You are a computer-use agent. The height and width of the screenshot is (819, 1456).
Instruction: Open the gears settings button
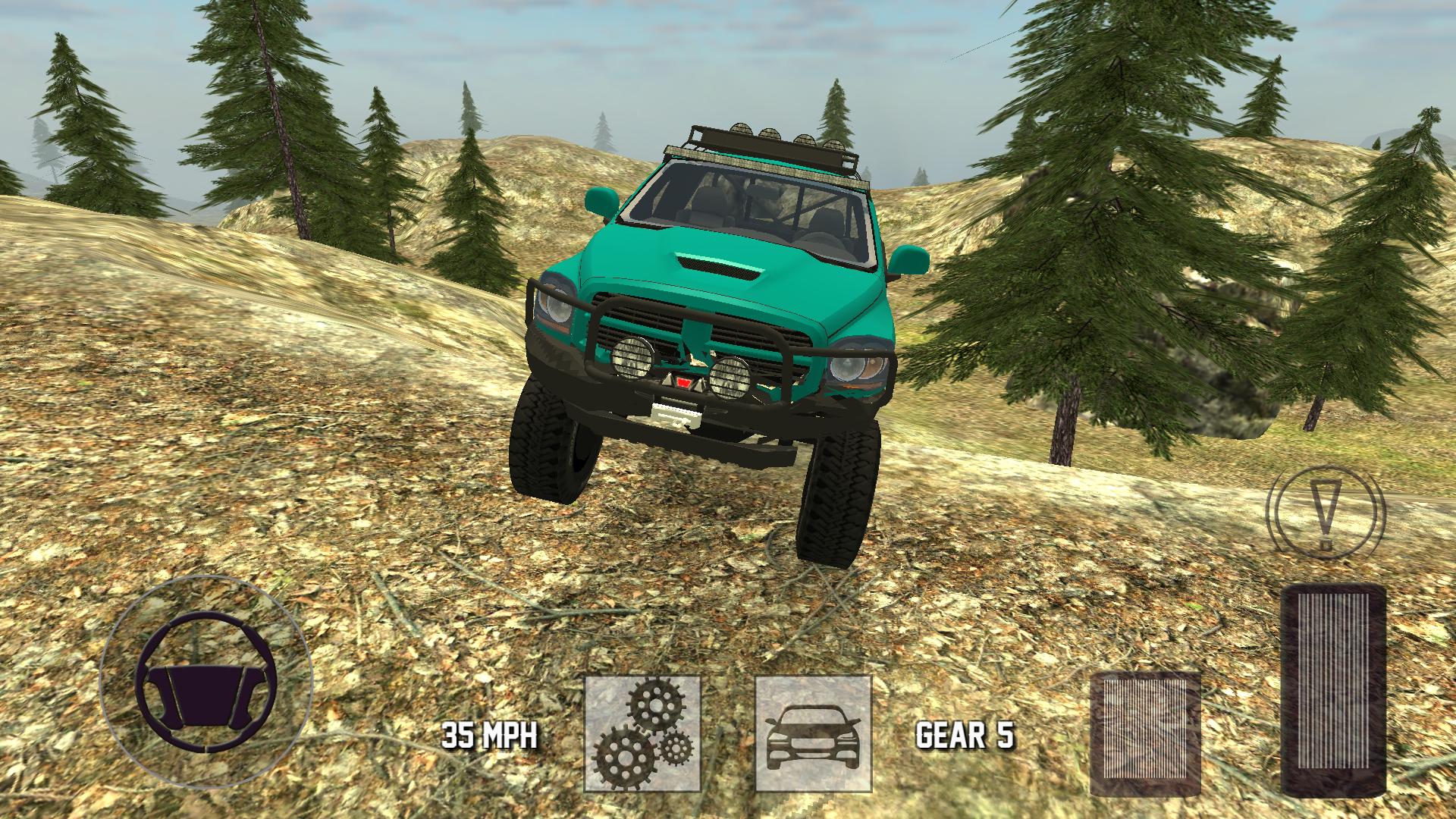642,734
